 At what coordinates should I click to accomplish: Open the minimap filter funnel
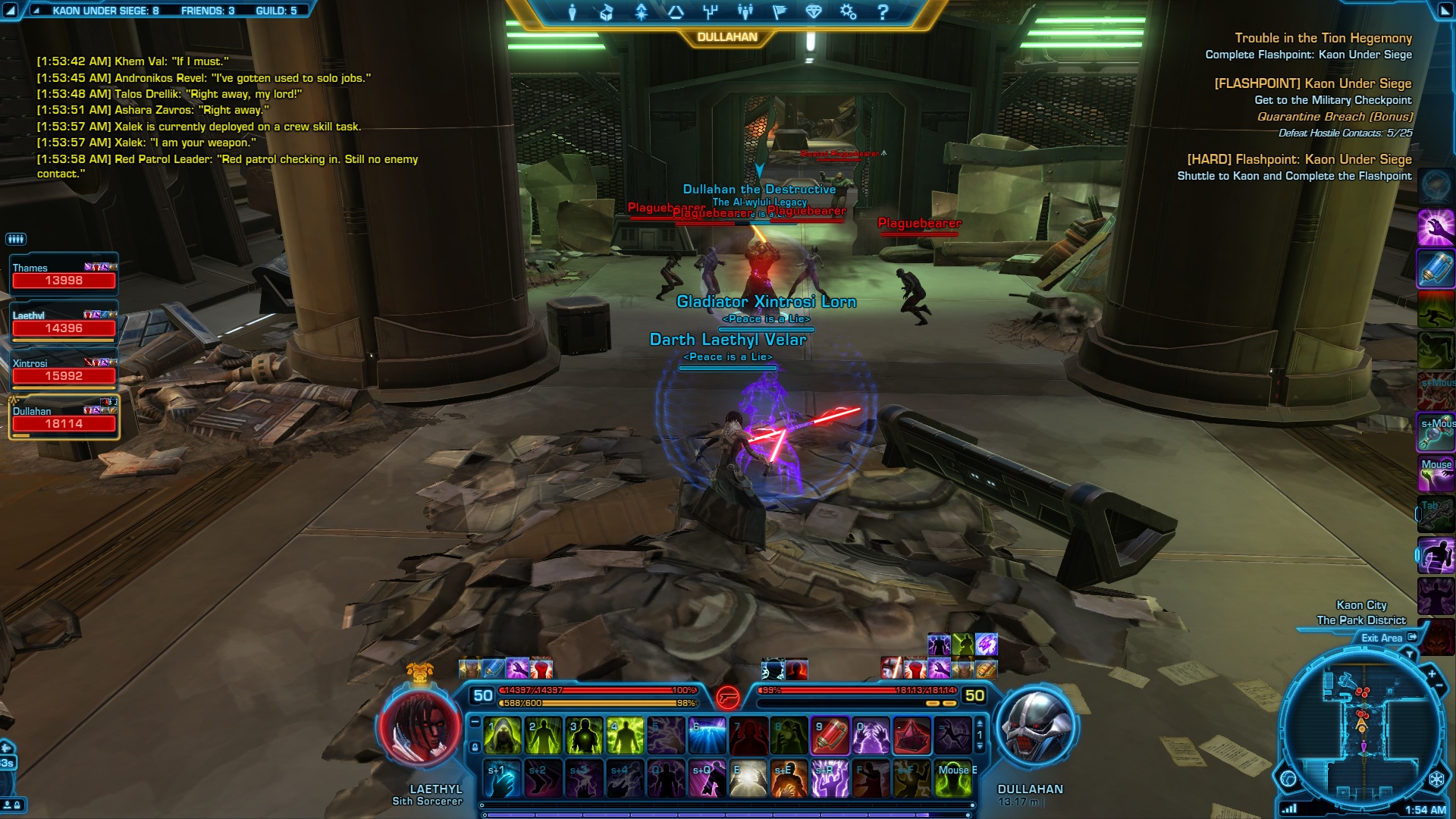tap(1410, 654)
